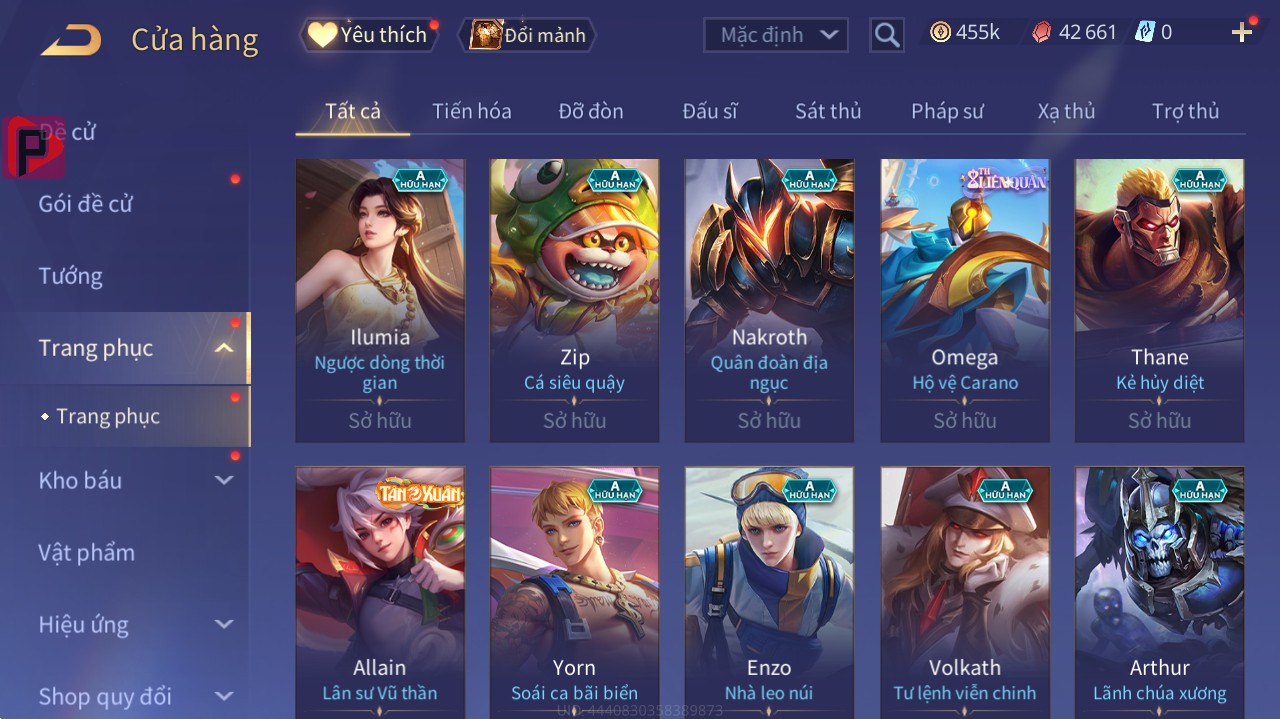Open the Tướng shop section
The height and width of the screenshot is (719, 1280).
tap(70, 276)
